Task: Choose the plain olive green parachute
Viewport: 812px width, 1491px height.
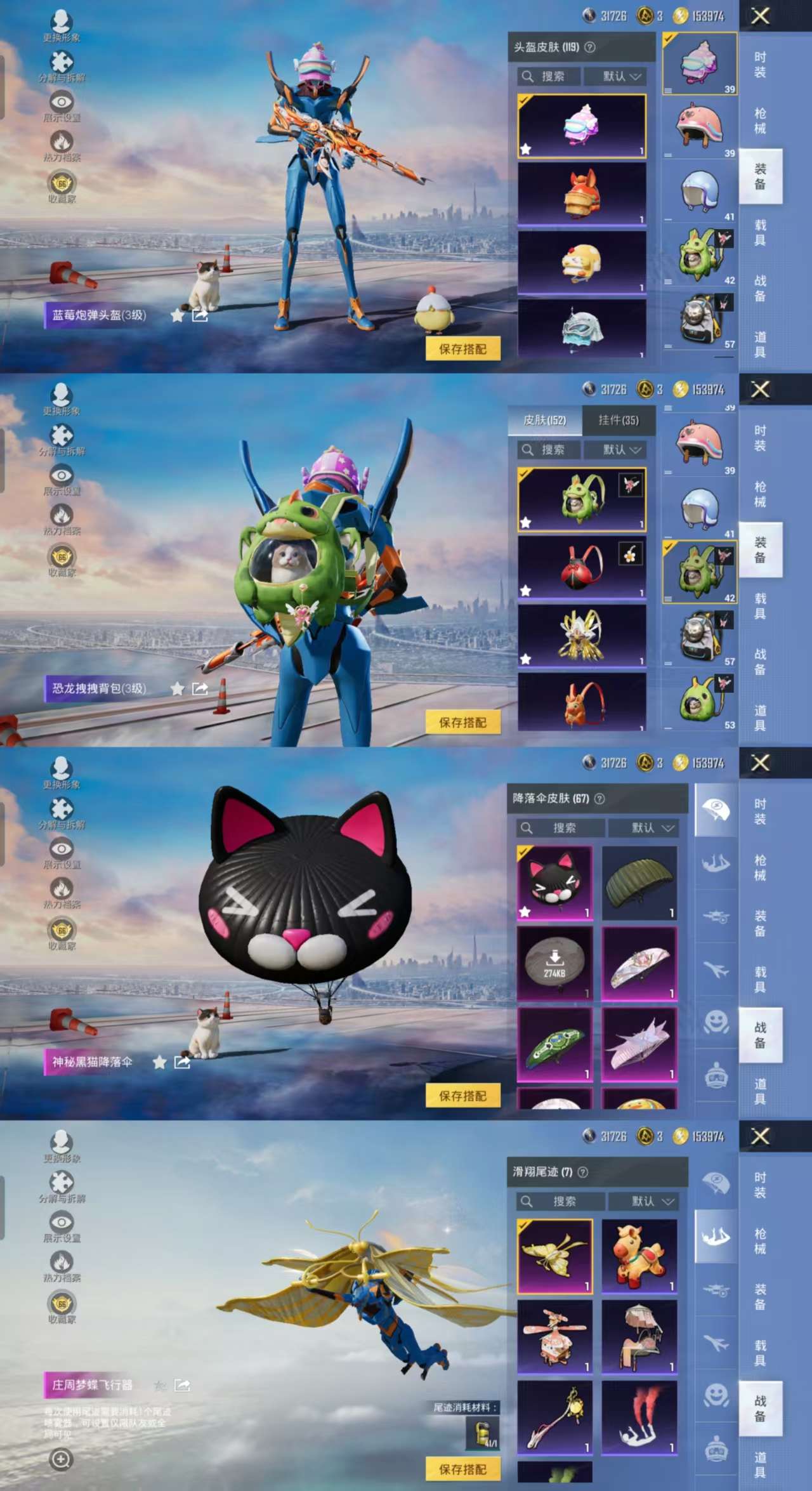Action: click(x=639, y=883)
